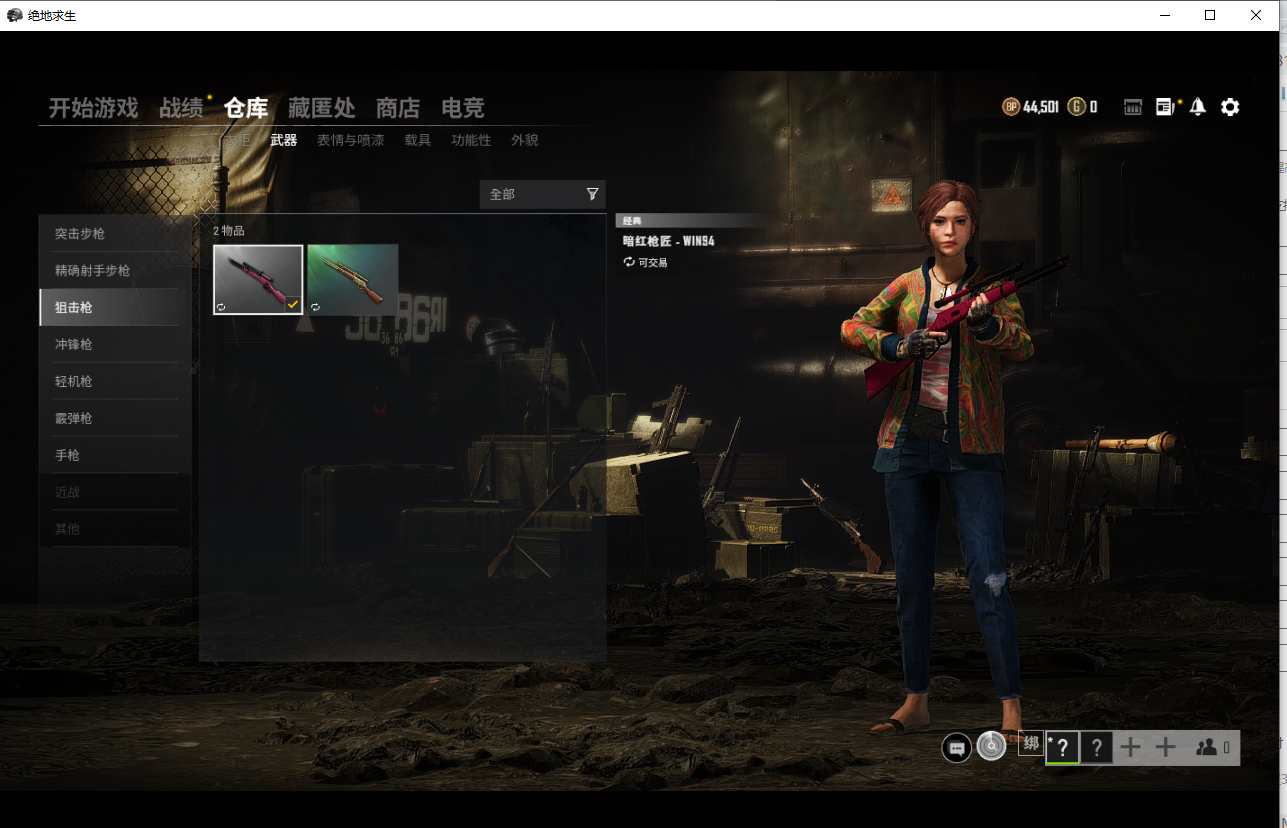Open the notifications bell icon
The width and height of the screenshot is (1287, 828).
pyautogui.click(x=1198, y=106)
